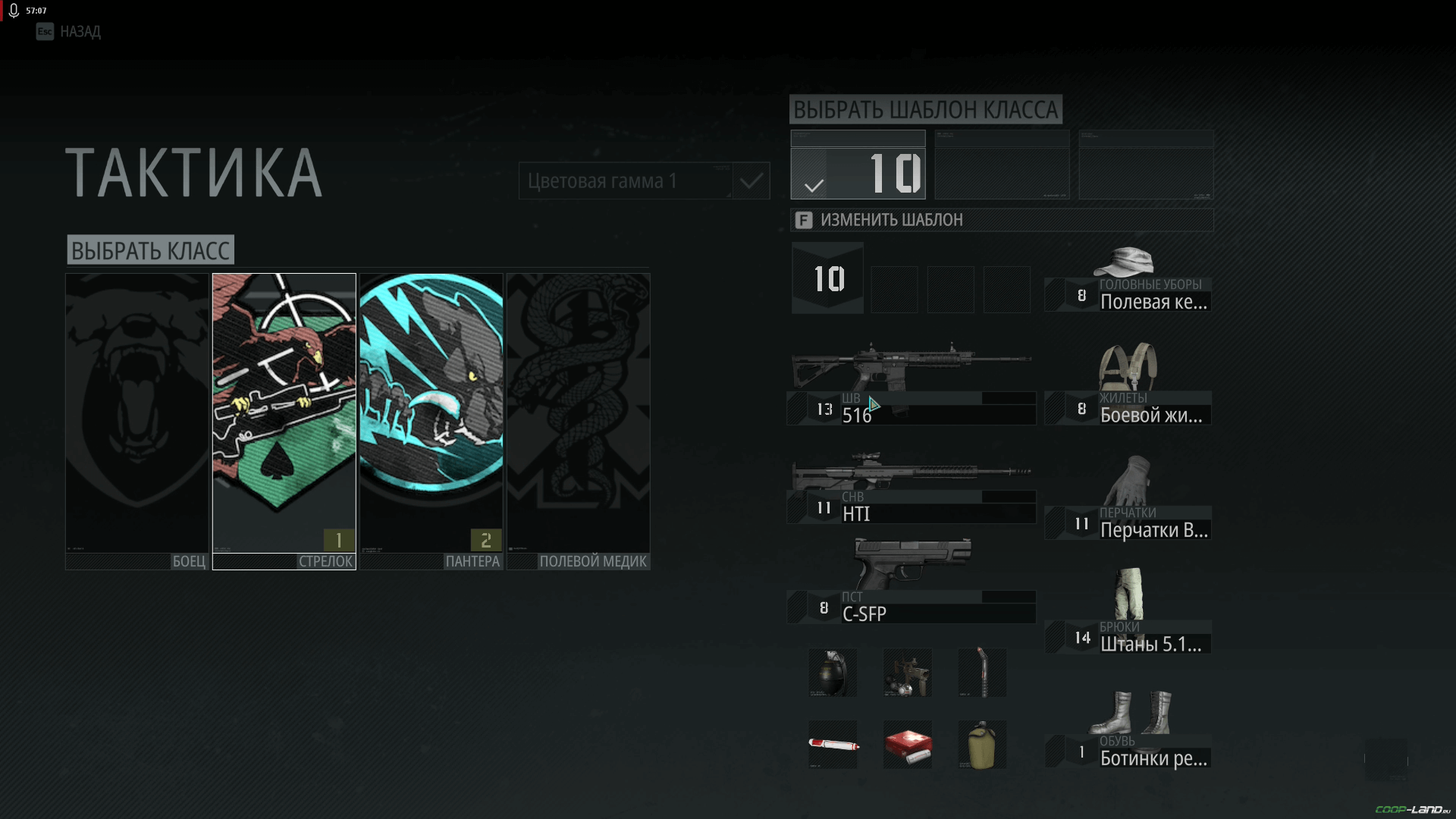Viewport: 1456px width, 819px height.
Task: Open the Цветовая гамма 1 dropdown
Action: [625, 181]
